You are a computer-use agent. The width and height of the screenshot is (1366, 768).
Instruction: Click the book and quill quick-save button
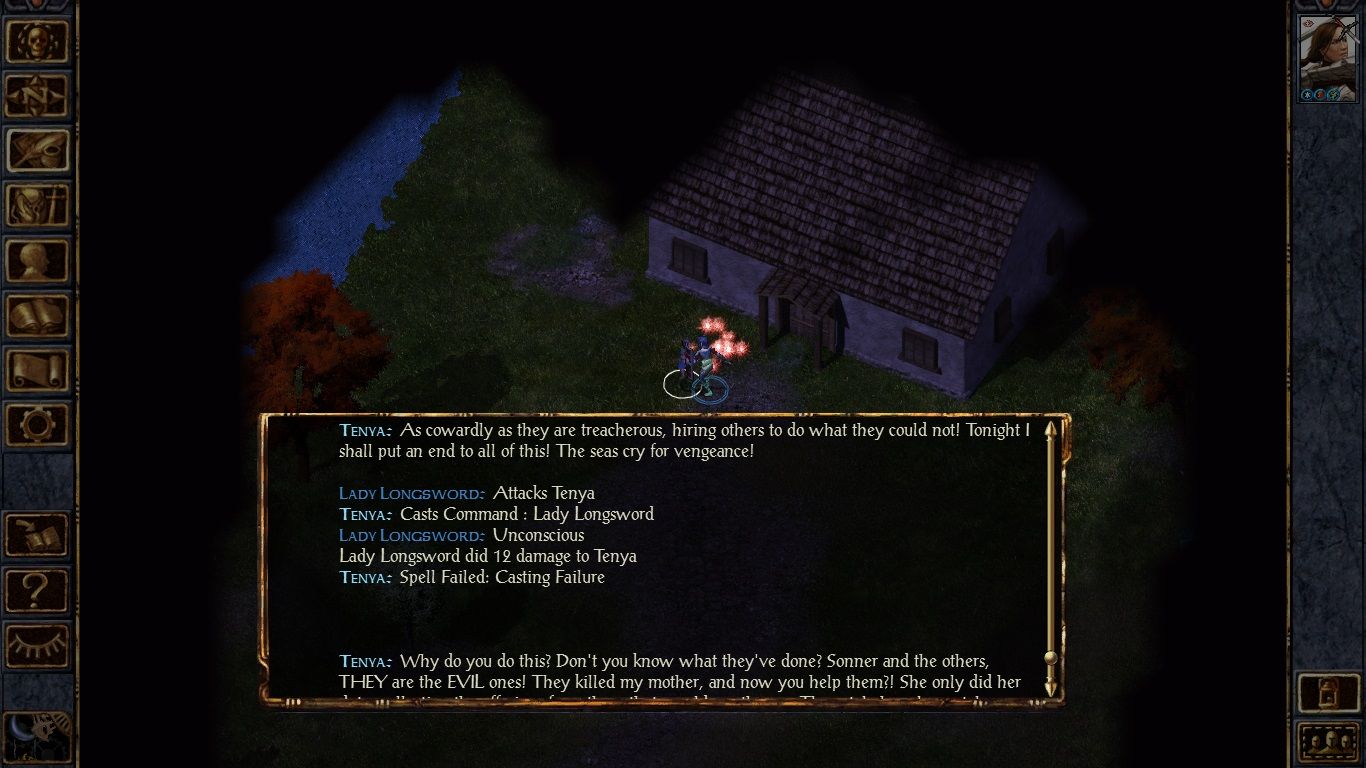point(38,536)
